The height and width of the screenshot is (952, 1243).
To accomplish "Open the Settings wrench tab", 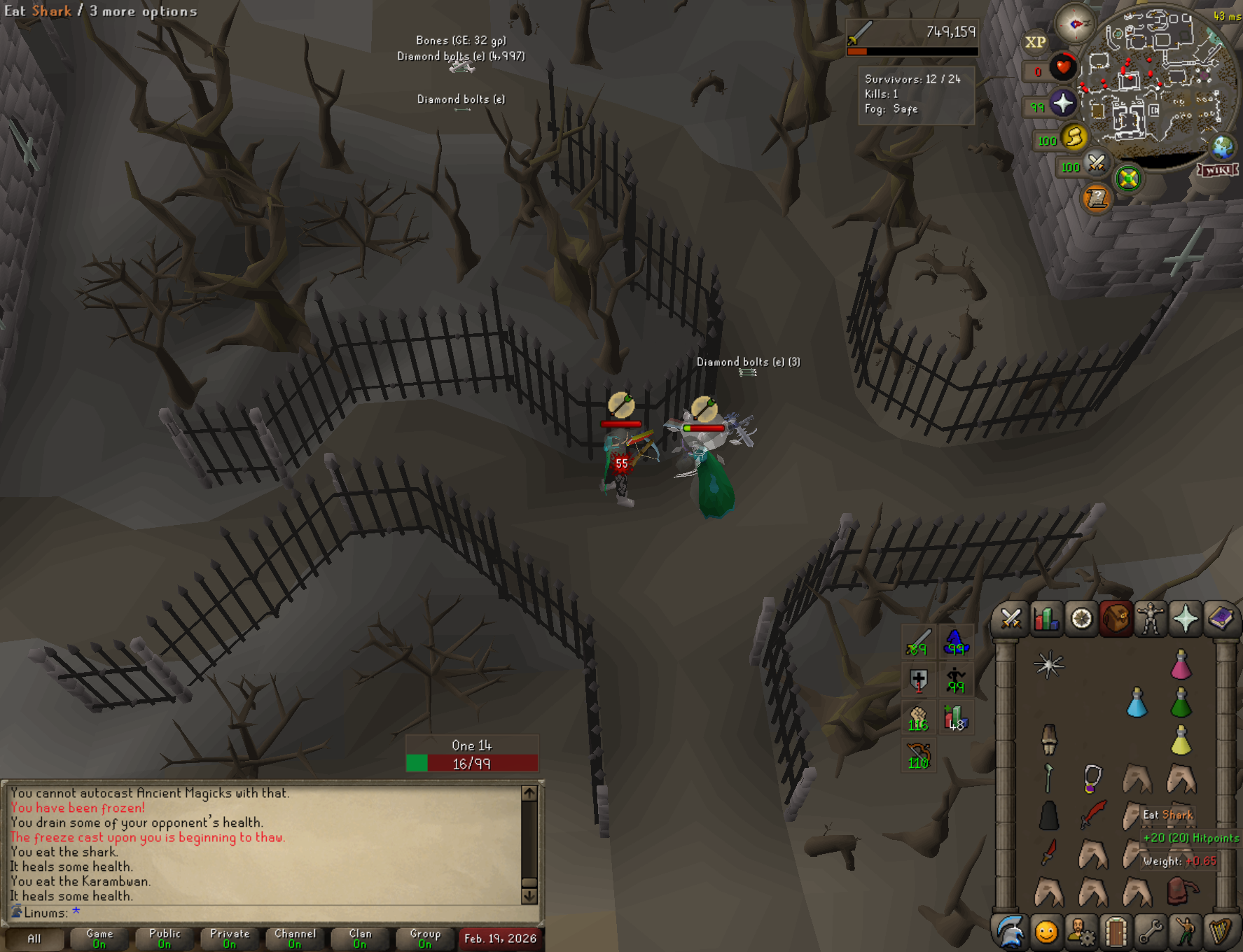I will pyautogui.click(x=1151, y=932).
